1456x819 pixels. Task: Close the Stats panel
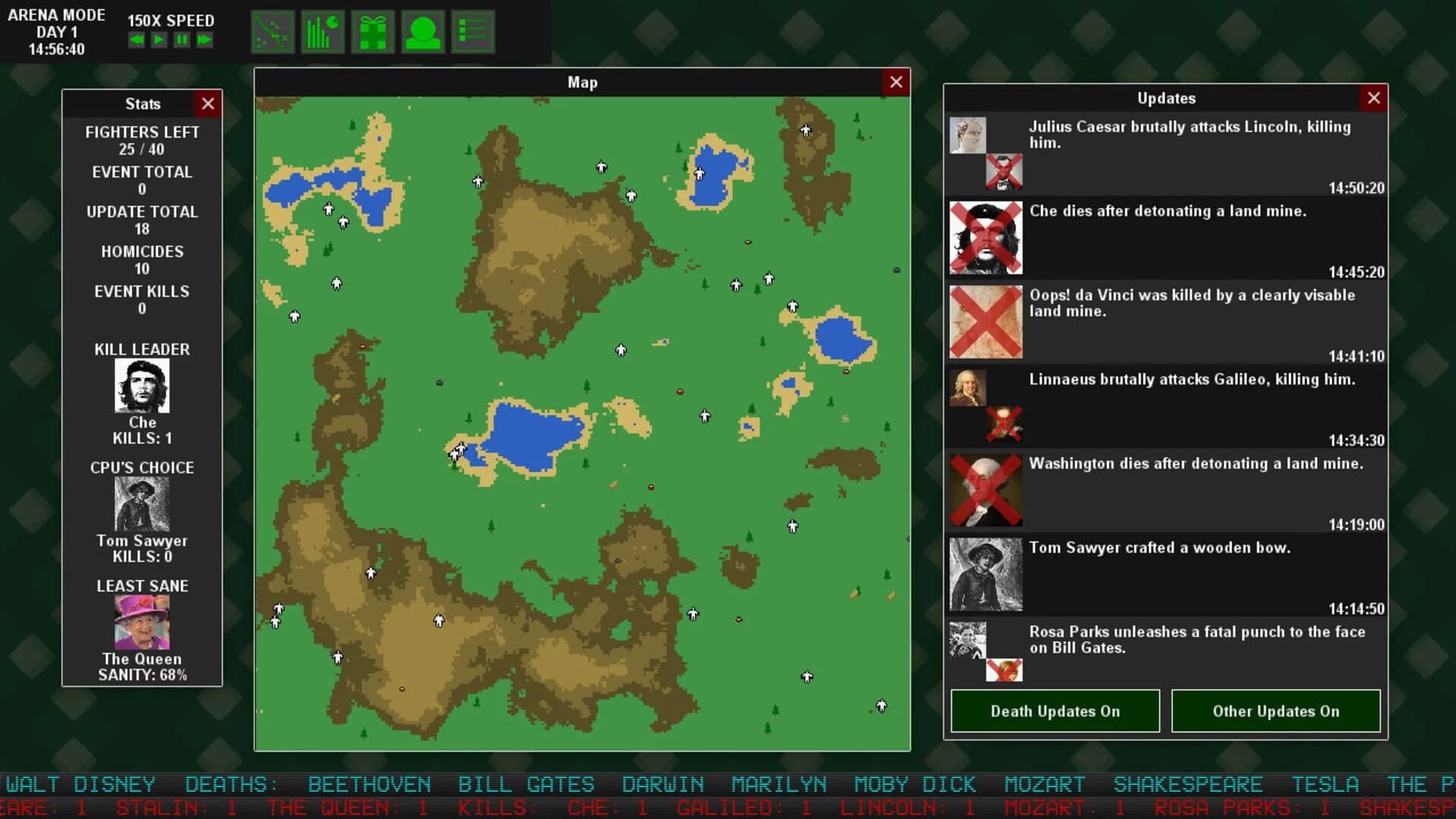(208, 104)
